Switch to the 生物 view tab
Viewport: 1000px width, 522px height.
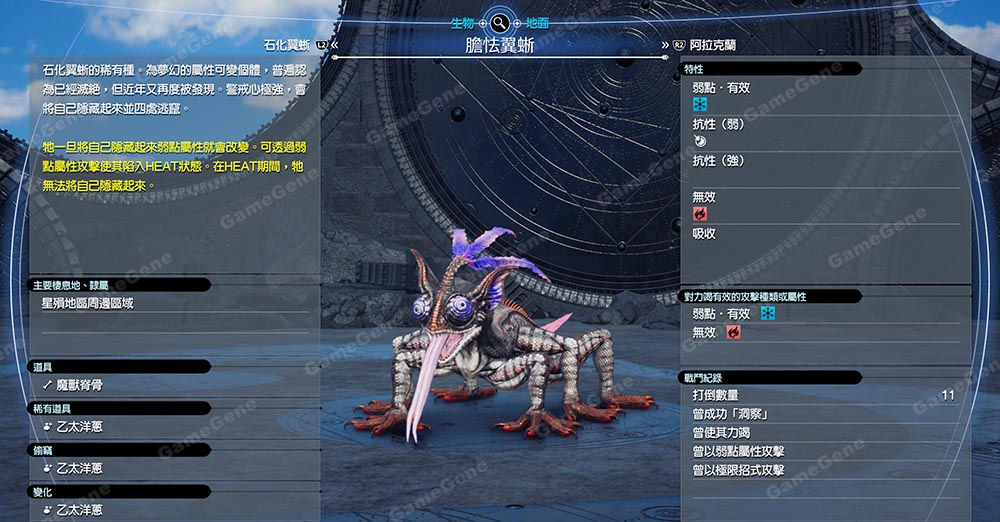461,21
